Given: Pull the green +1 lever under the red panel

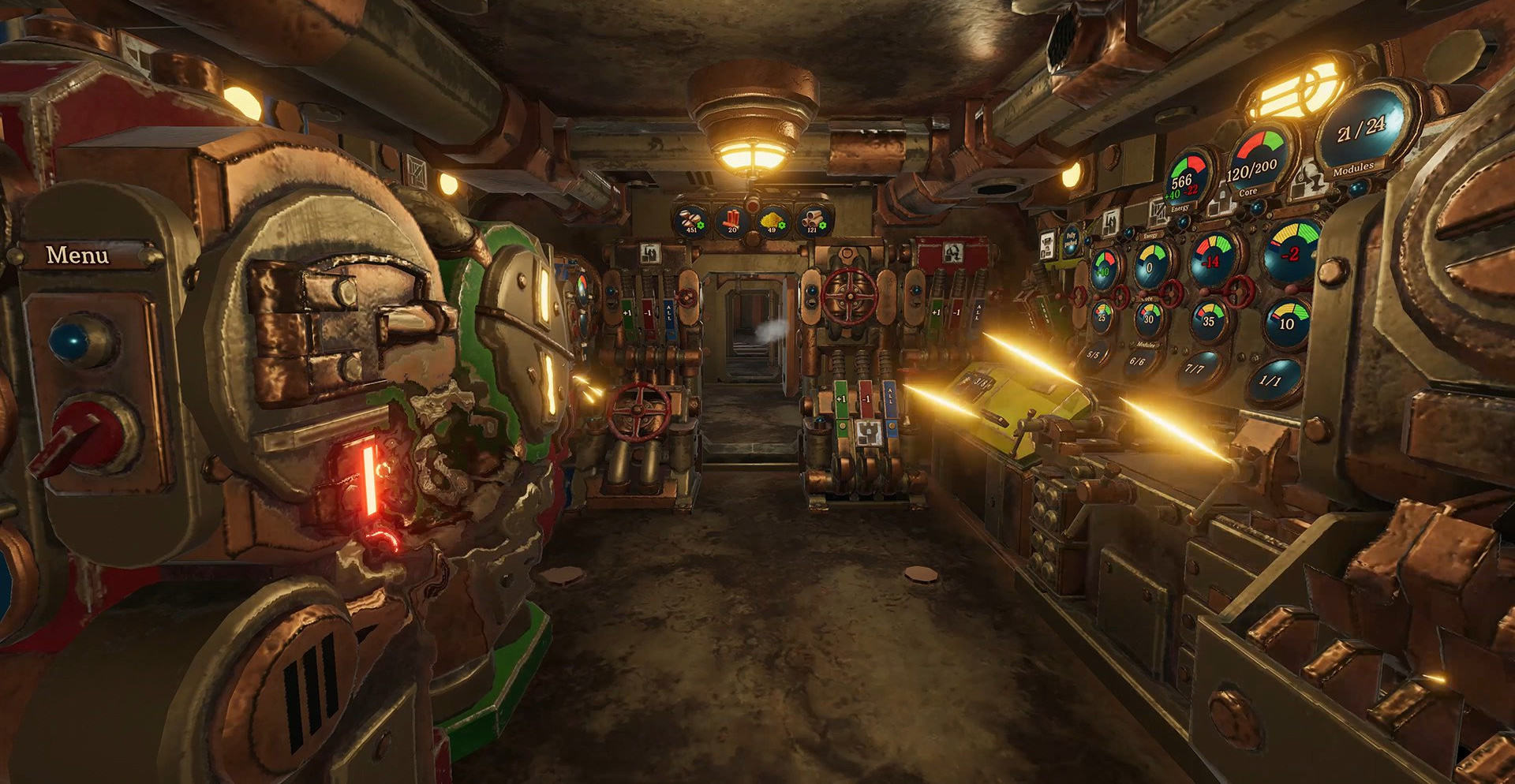Looking at the screenshot, I should (936, 313).
